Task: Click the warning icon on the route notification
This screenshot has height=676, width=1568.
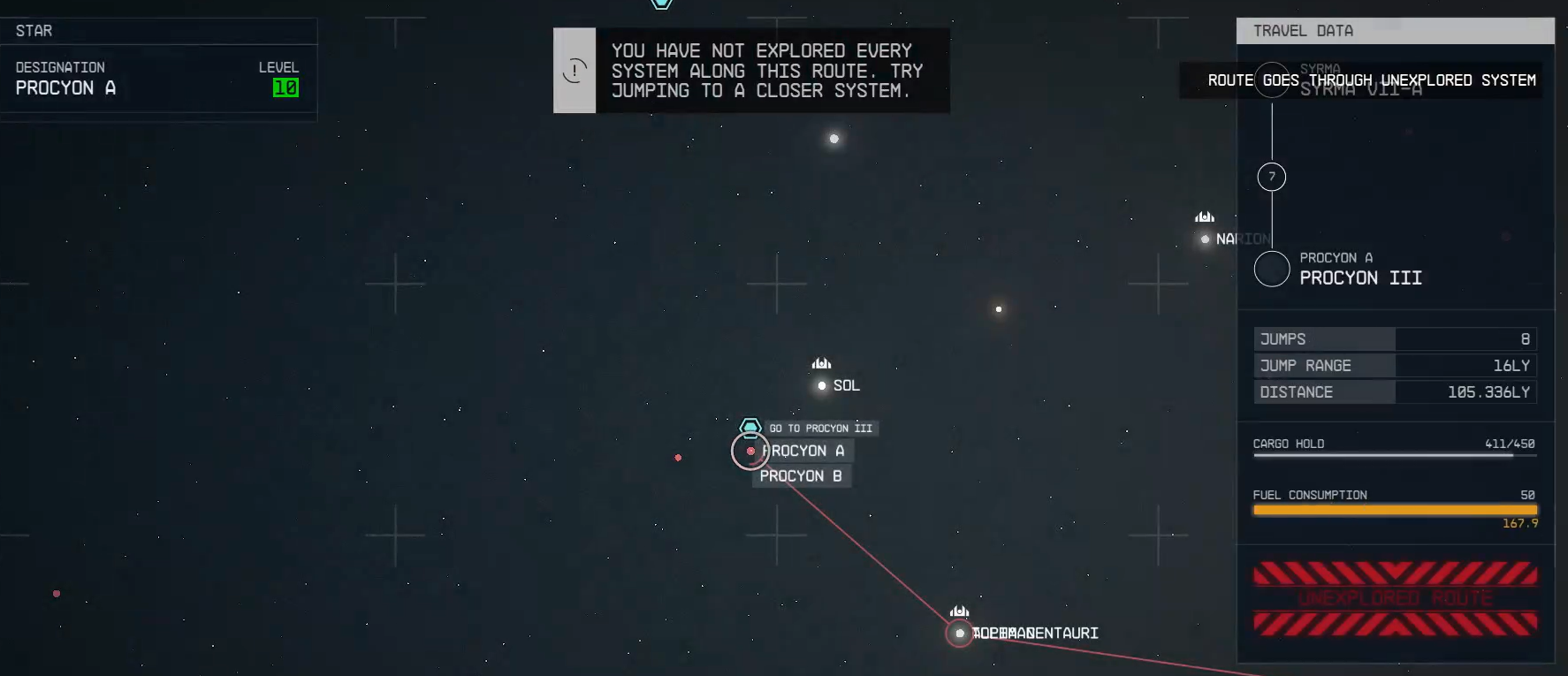Action: (x=575, y=71)
